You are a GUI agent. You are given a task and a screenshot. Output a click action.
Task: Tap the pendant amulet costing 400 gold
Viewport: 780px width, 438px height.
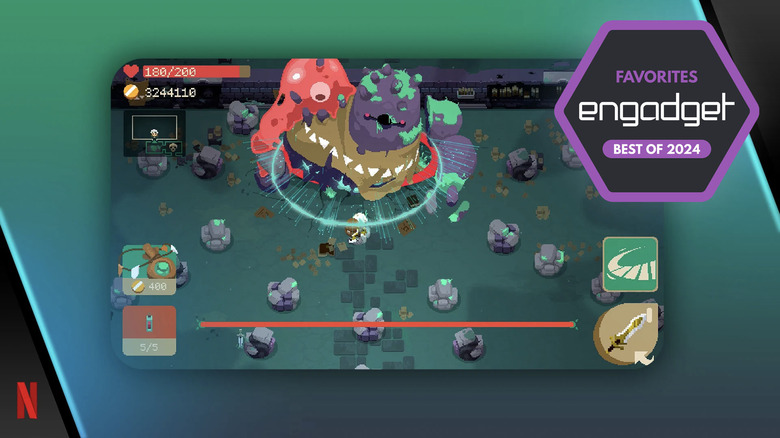coord(149,270)
